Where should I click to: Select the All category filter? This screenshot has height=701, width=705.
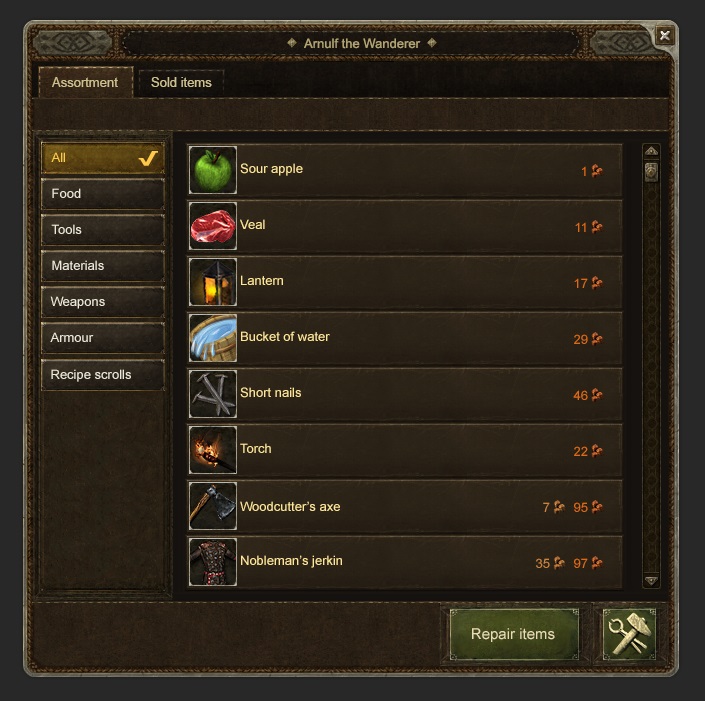pyautogui.click(x=102, y=158)
